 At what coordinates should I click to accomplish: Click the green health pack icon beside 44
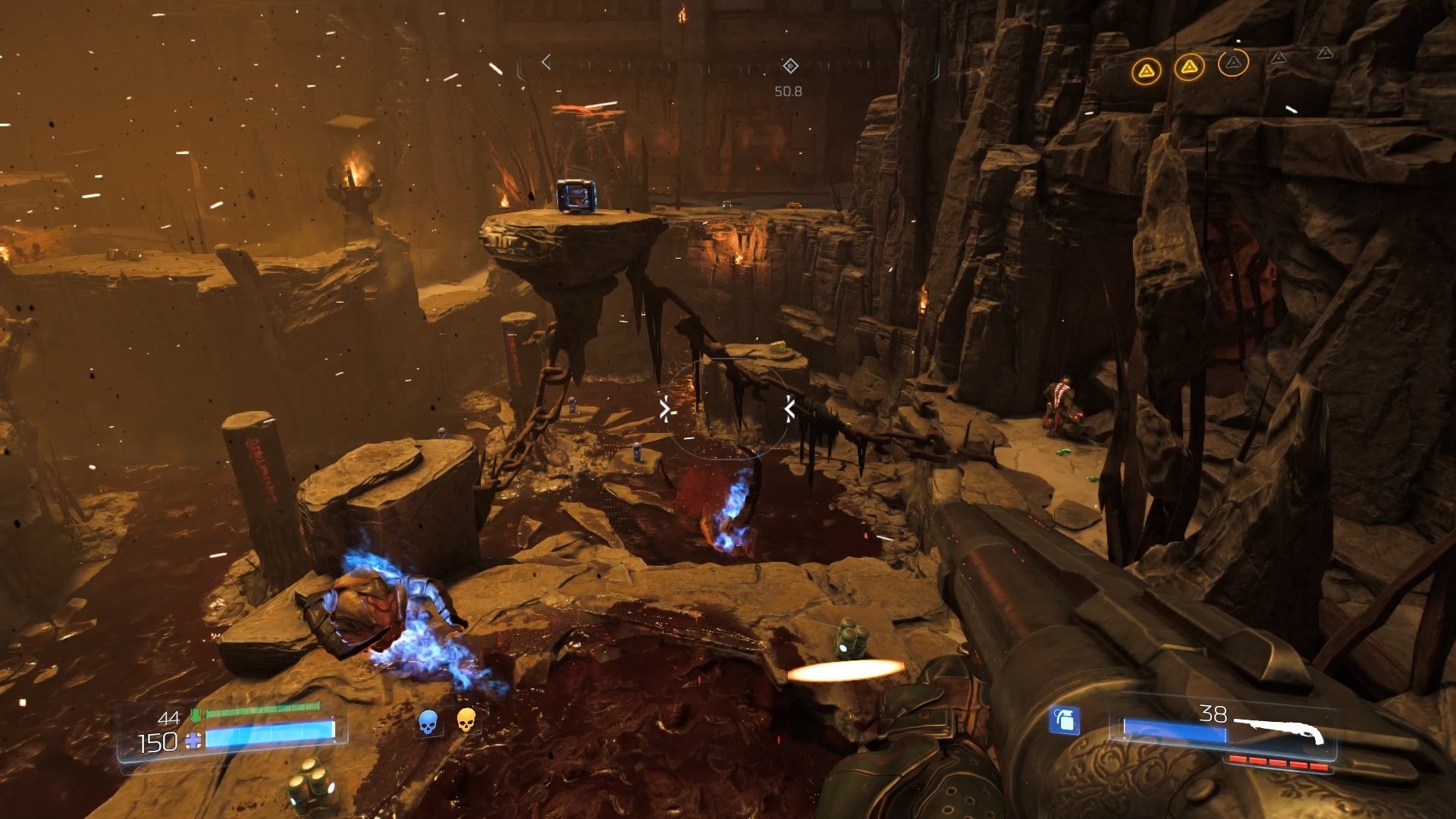pos(197,714)
